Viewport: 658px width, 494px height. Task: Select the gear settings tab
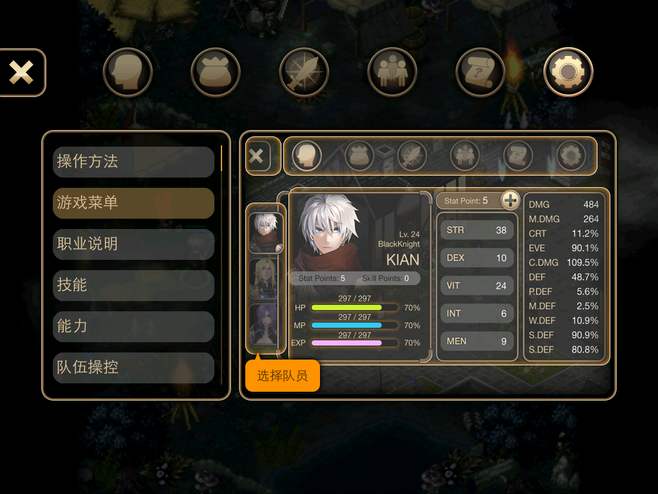[568, 72]
